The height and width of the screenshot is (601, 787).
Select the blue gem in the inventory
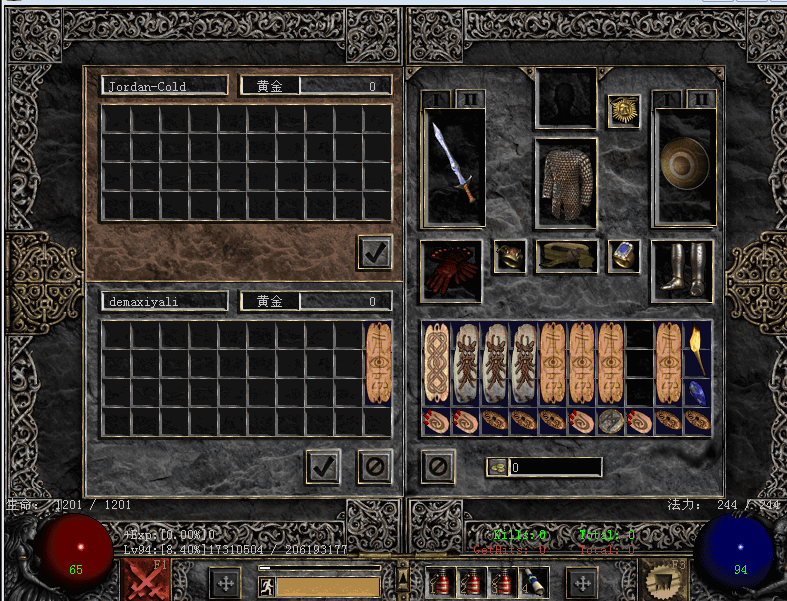[697, 392]
